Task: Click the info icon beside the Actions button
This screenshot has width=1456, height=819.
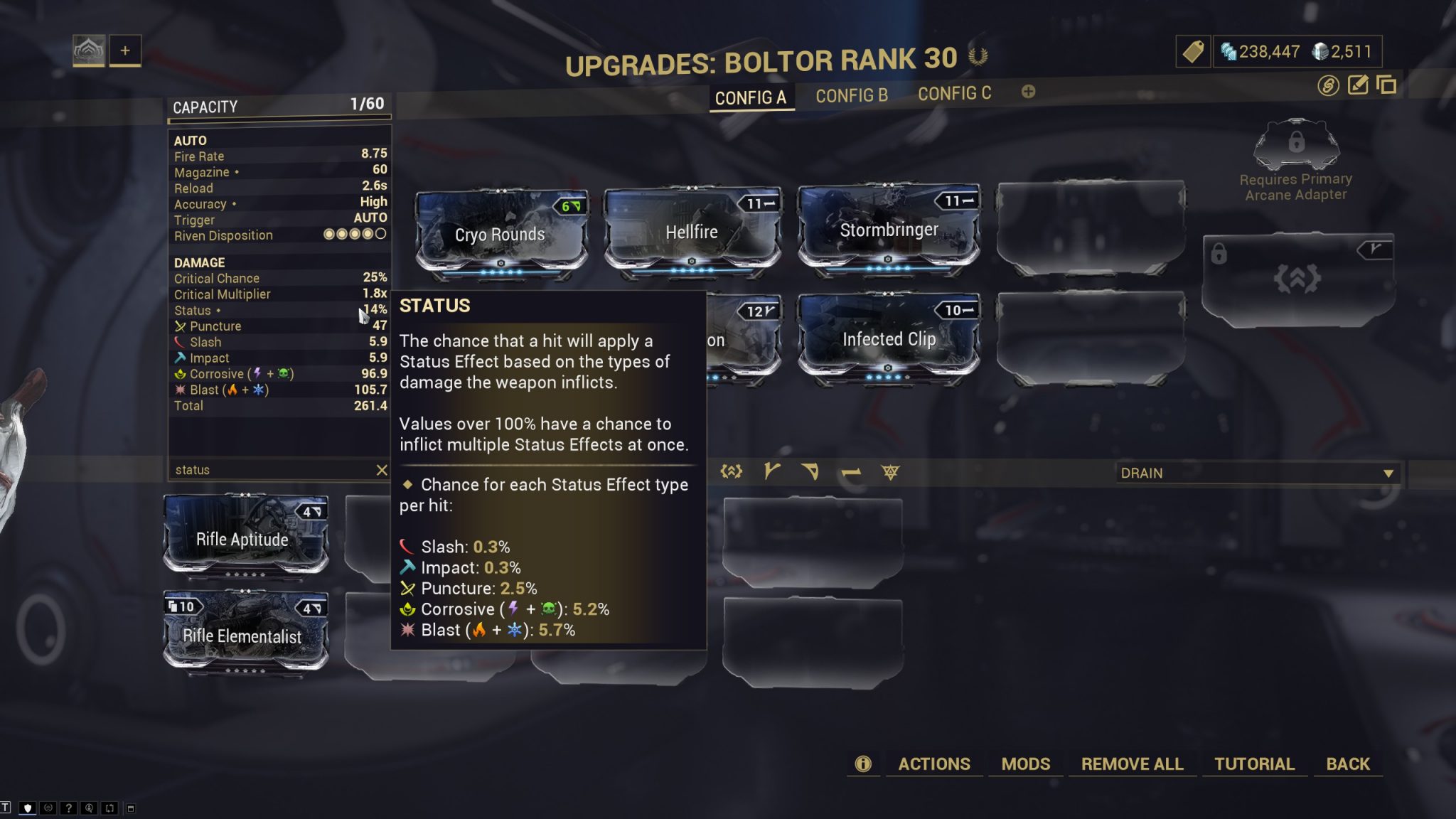Action: pyautogui.click(x=864, y=764)
